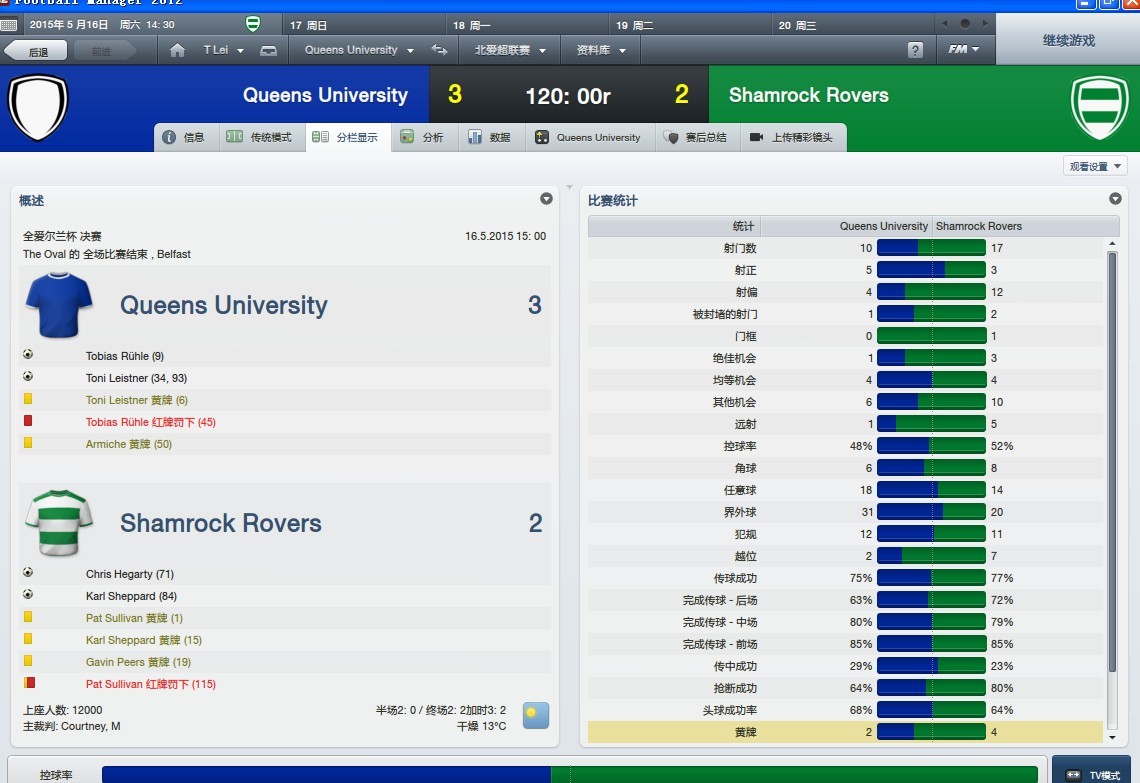Open the 观看设置 view settings dropdown
The height and width of the screenshot is (783, 1140).
pyautogui.click(x=1095, y=167)
